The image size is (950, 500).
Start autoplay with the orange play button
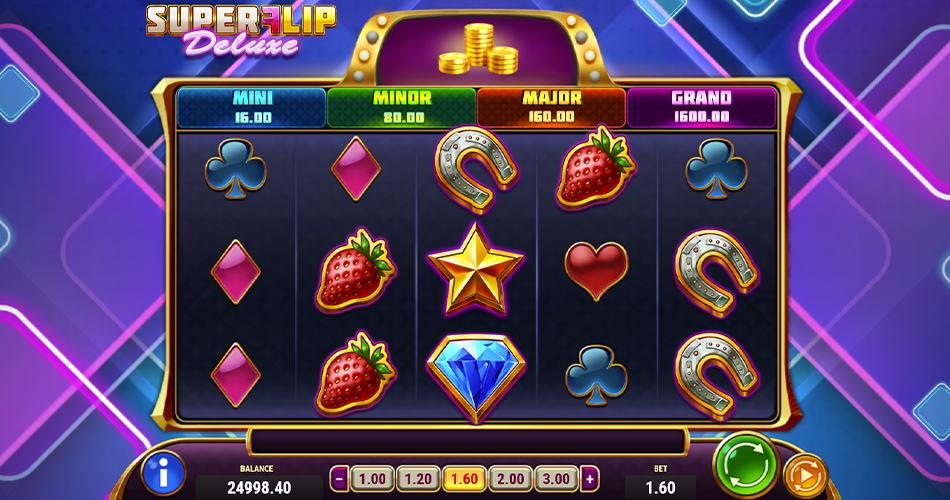(x=804, y=474)
